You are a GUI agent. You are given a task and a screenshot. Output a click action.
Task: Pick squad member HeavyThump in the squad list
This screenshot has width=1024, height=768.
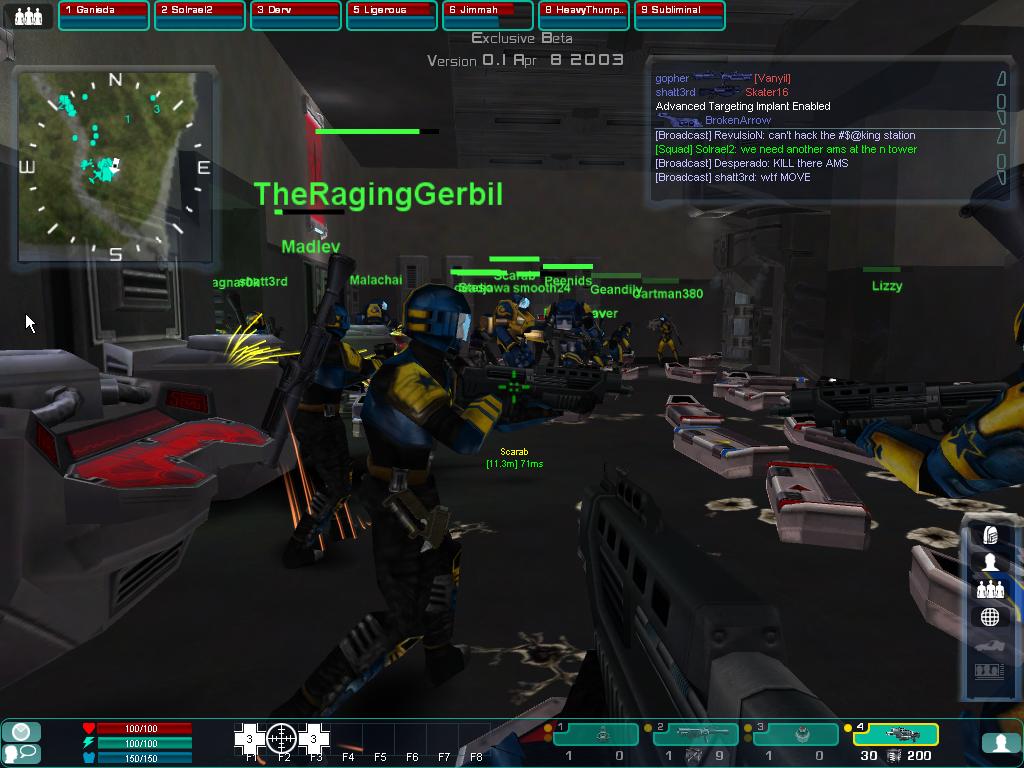(x=583, y=15)
